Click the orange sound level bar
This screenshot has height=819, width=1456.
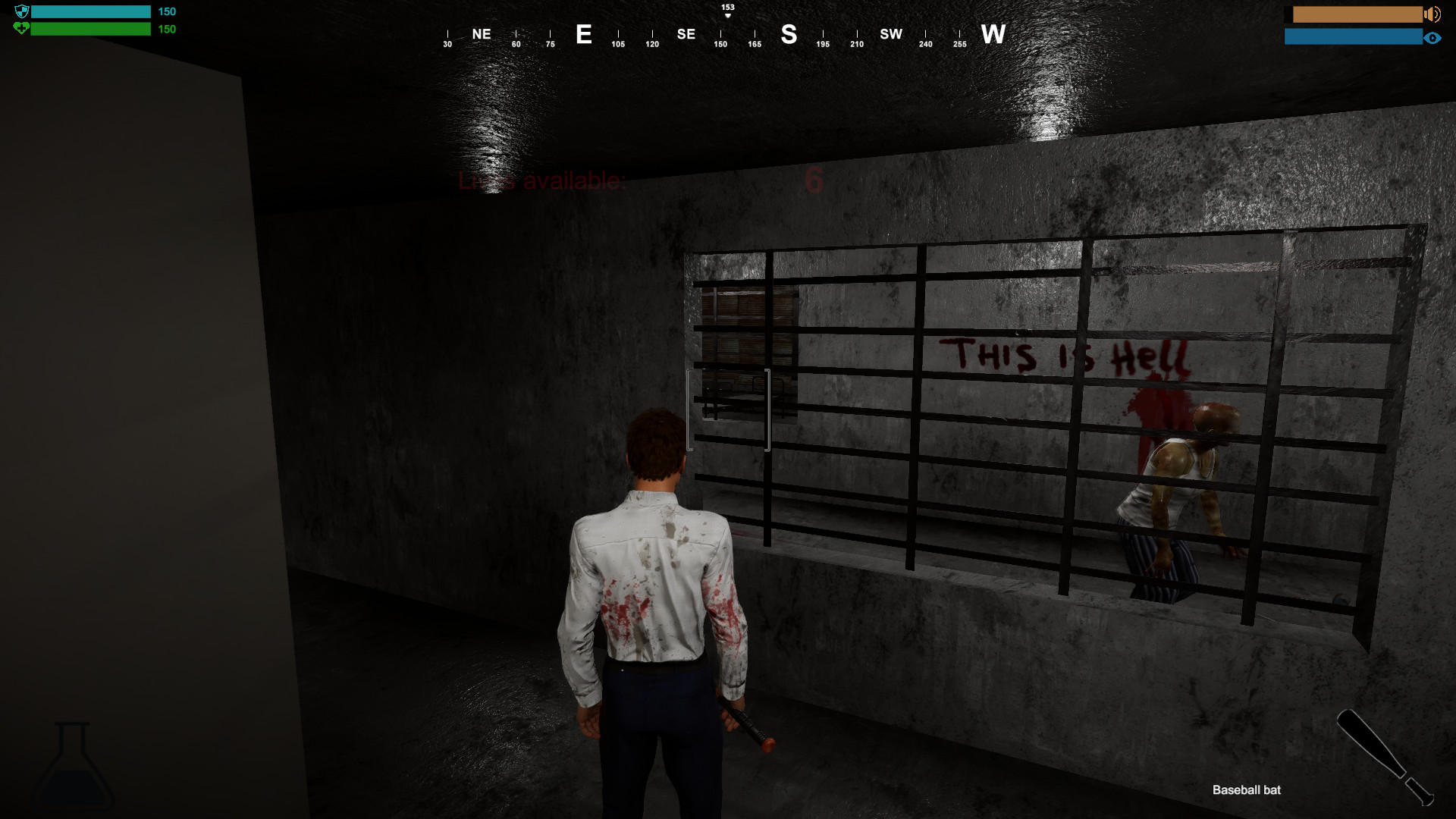[1357, 13]
